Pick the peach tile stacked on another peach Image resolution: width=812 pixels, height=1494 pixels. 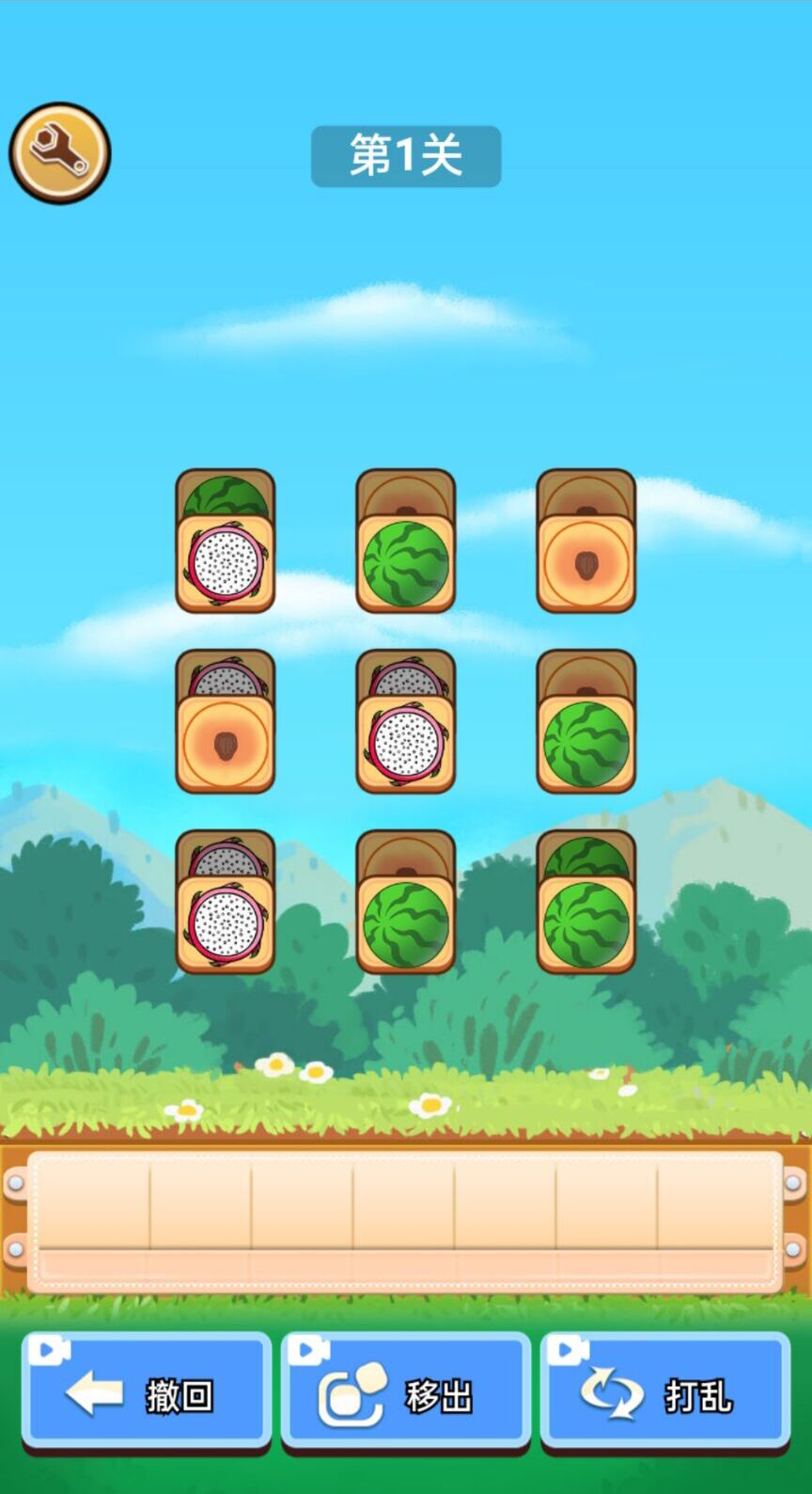pyautogui.click(x=586, y=563)
